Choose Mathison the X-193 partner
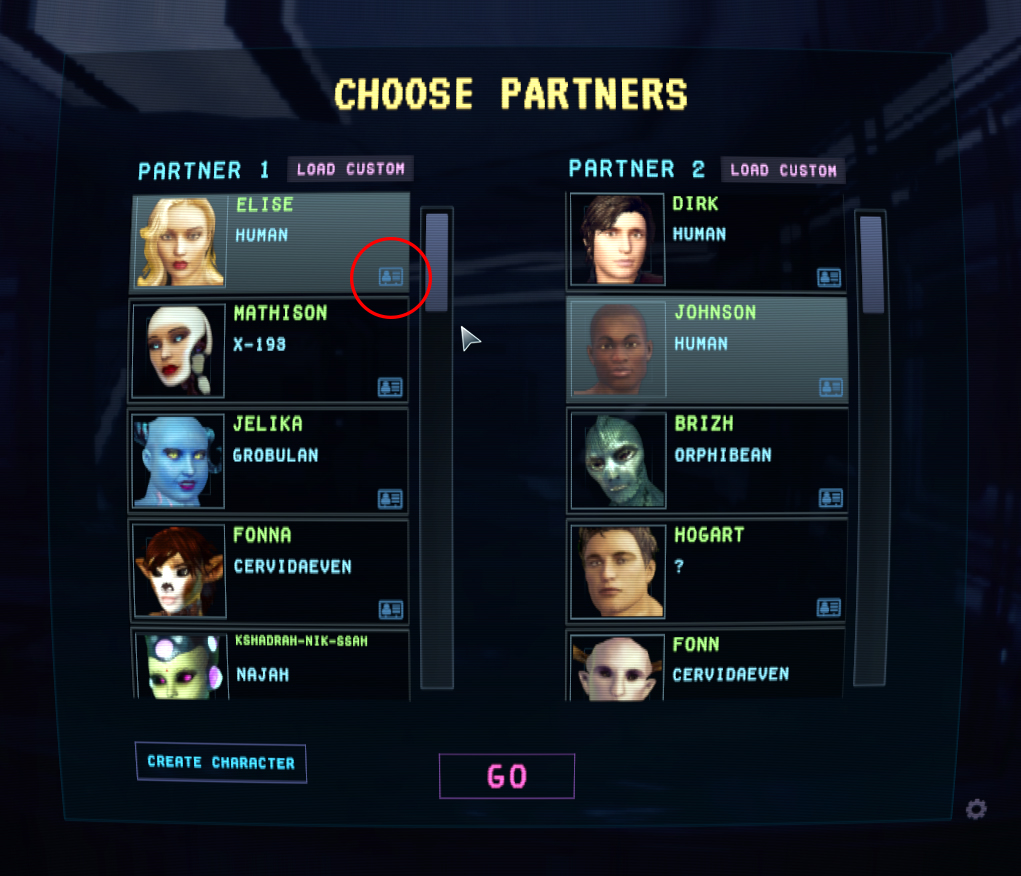The height and width of the screenshot is (876, 1021). click(268, 351)
